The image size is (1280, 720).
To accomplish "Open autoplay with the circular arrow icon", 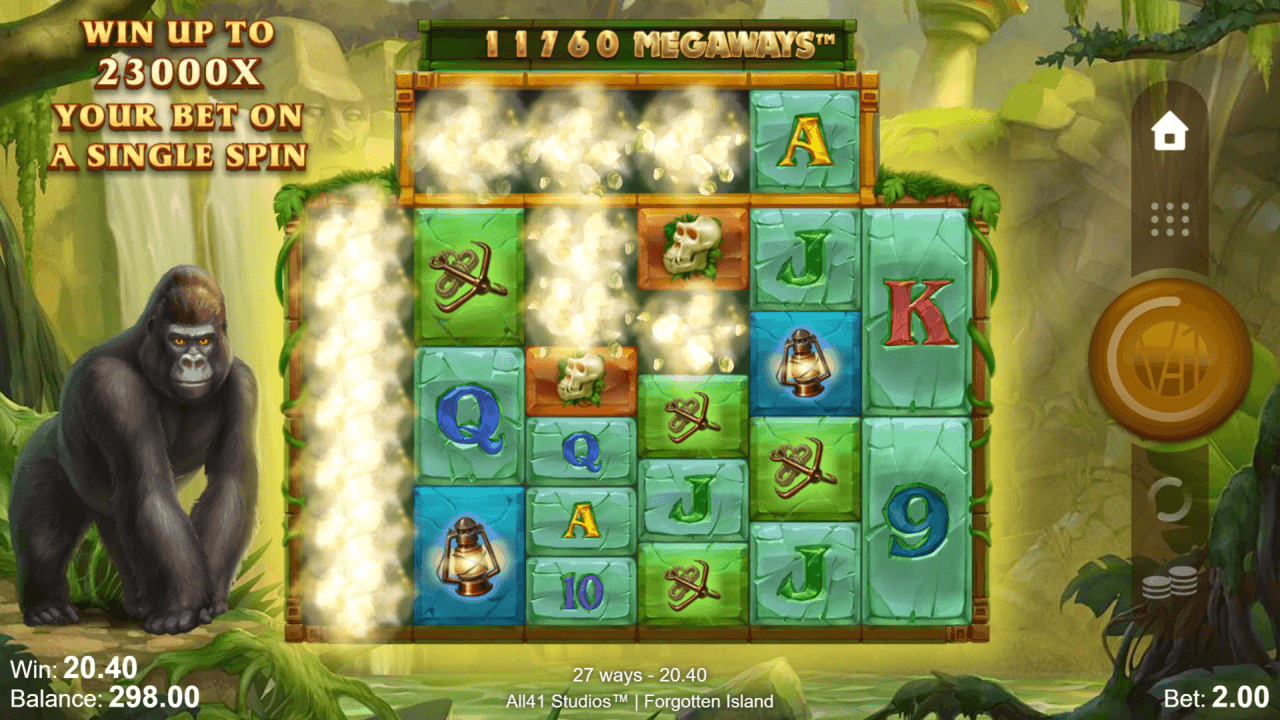I will [1169, 497].
